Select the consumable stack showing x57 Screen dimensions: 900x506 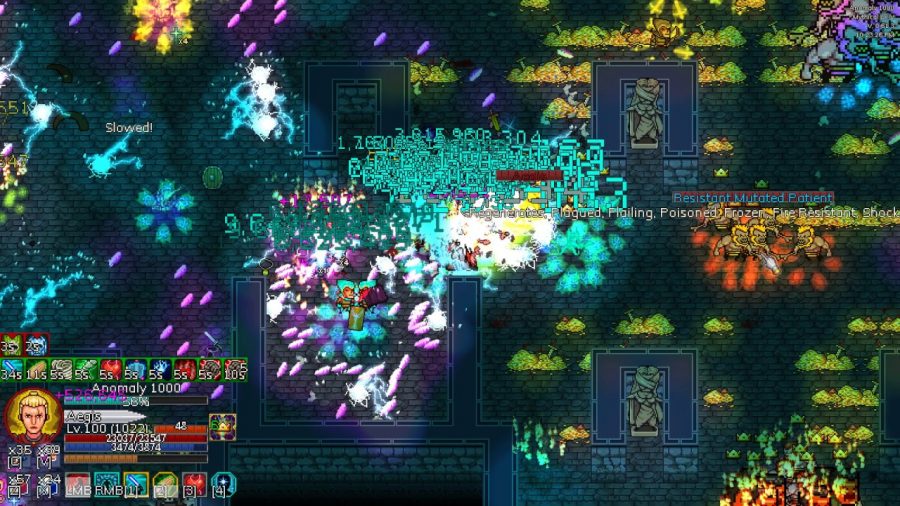coord(14,484)
